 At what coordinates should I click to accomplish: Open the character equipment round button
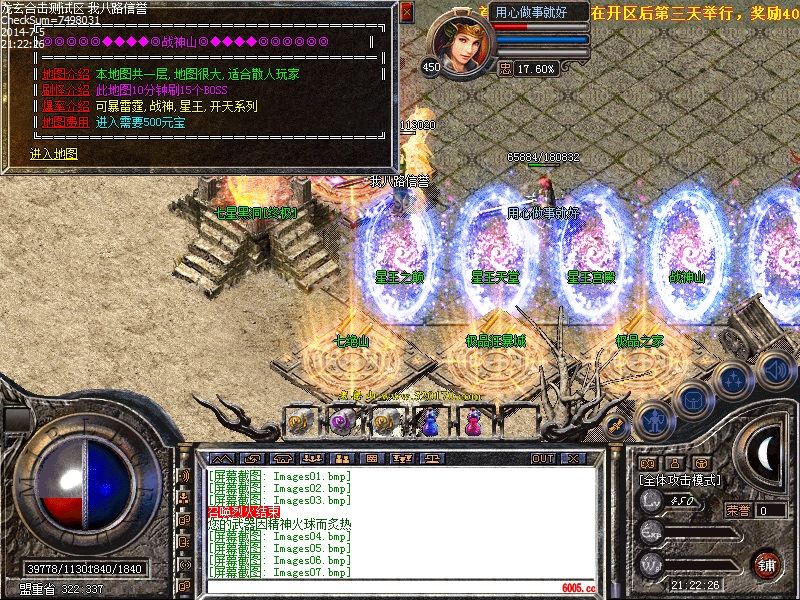(x=653, y=421)
